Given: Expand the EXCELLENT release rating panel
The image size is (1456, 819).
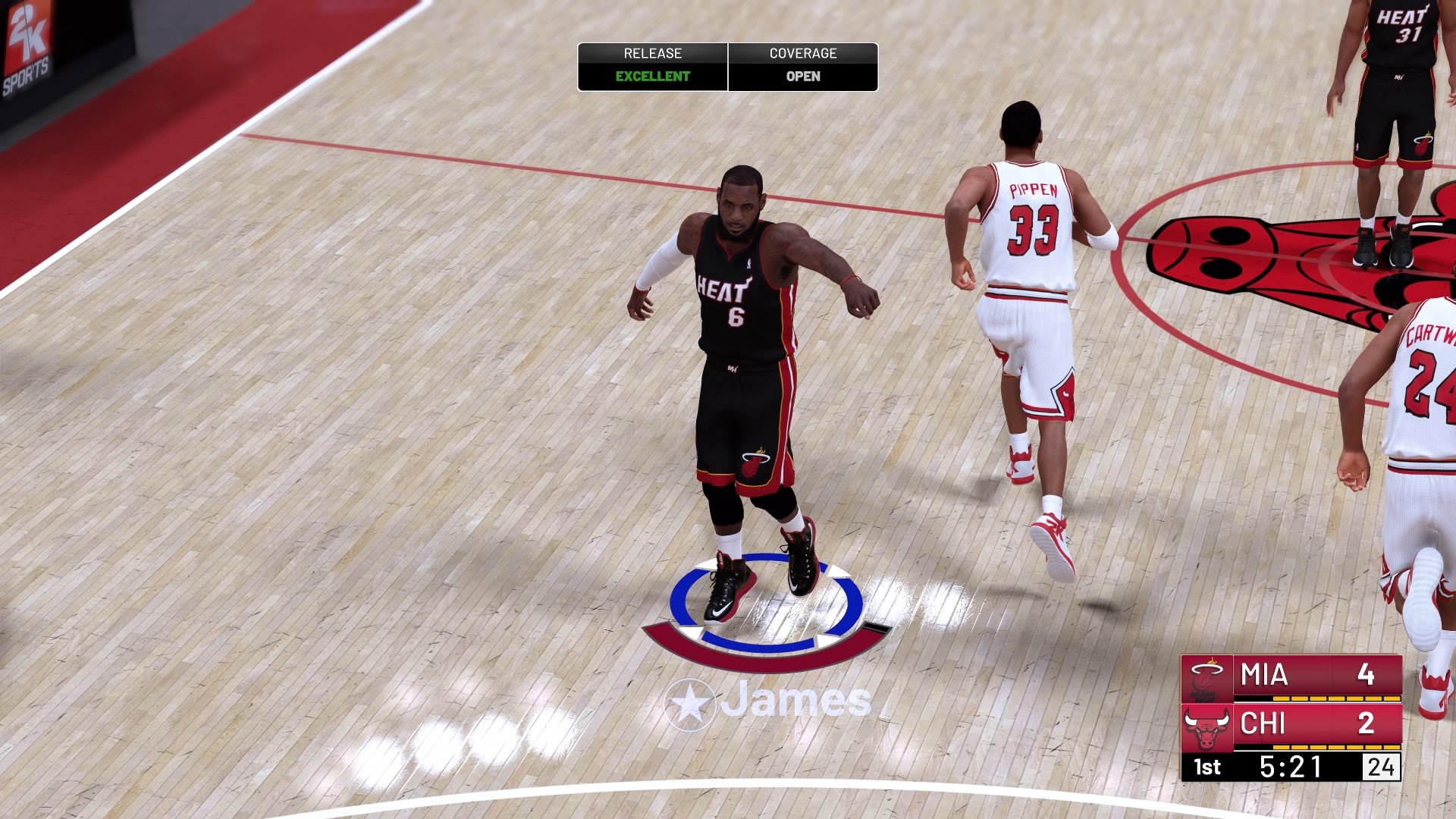Looking at the screenshot, I should tap(652, 76).
